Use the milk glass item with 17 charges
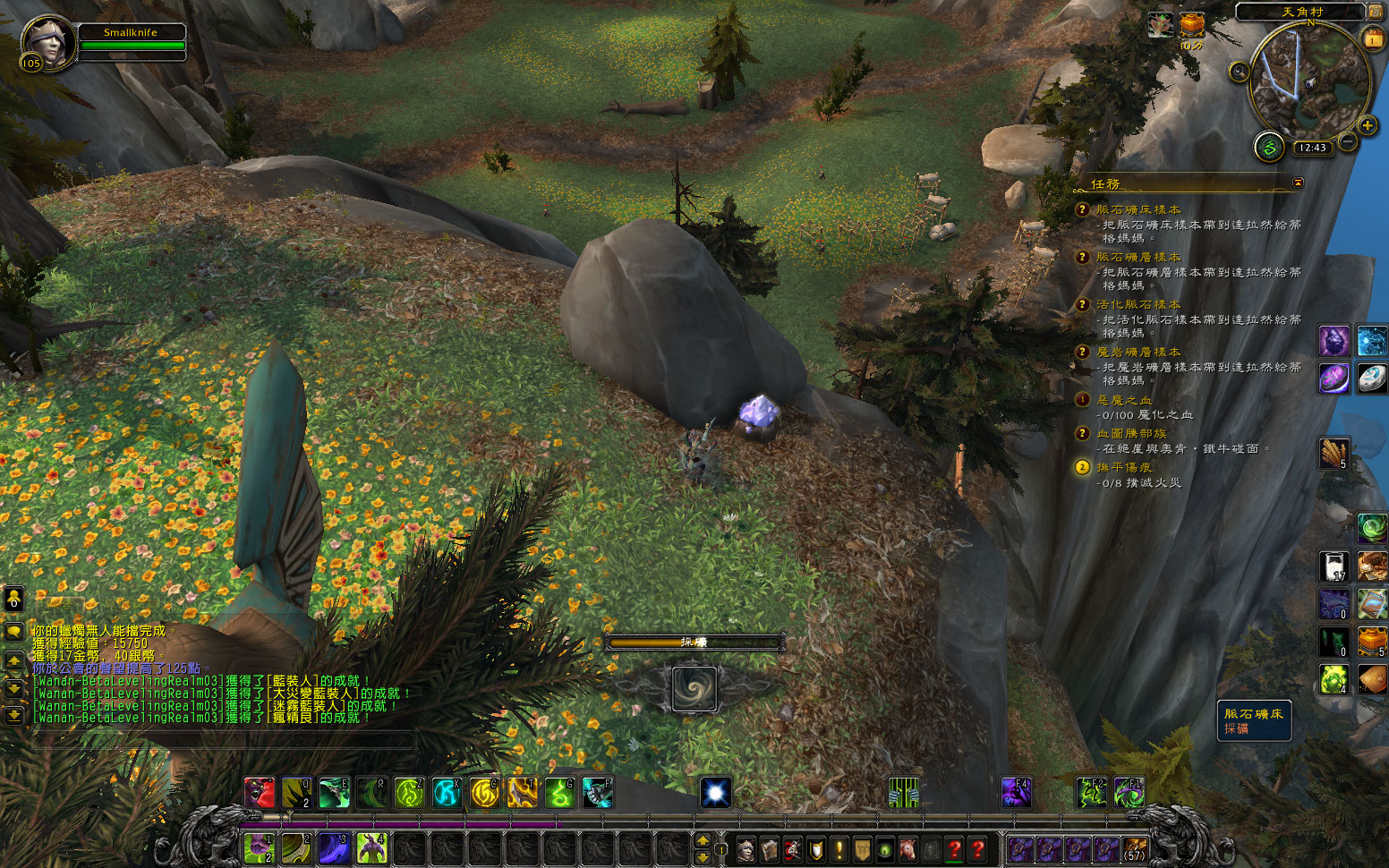The height and width of the screenshot is (868, 1389). pyautogui.click(x=1334, y=566)
